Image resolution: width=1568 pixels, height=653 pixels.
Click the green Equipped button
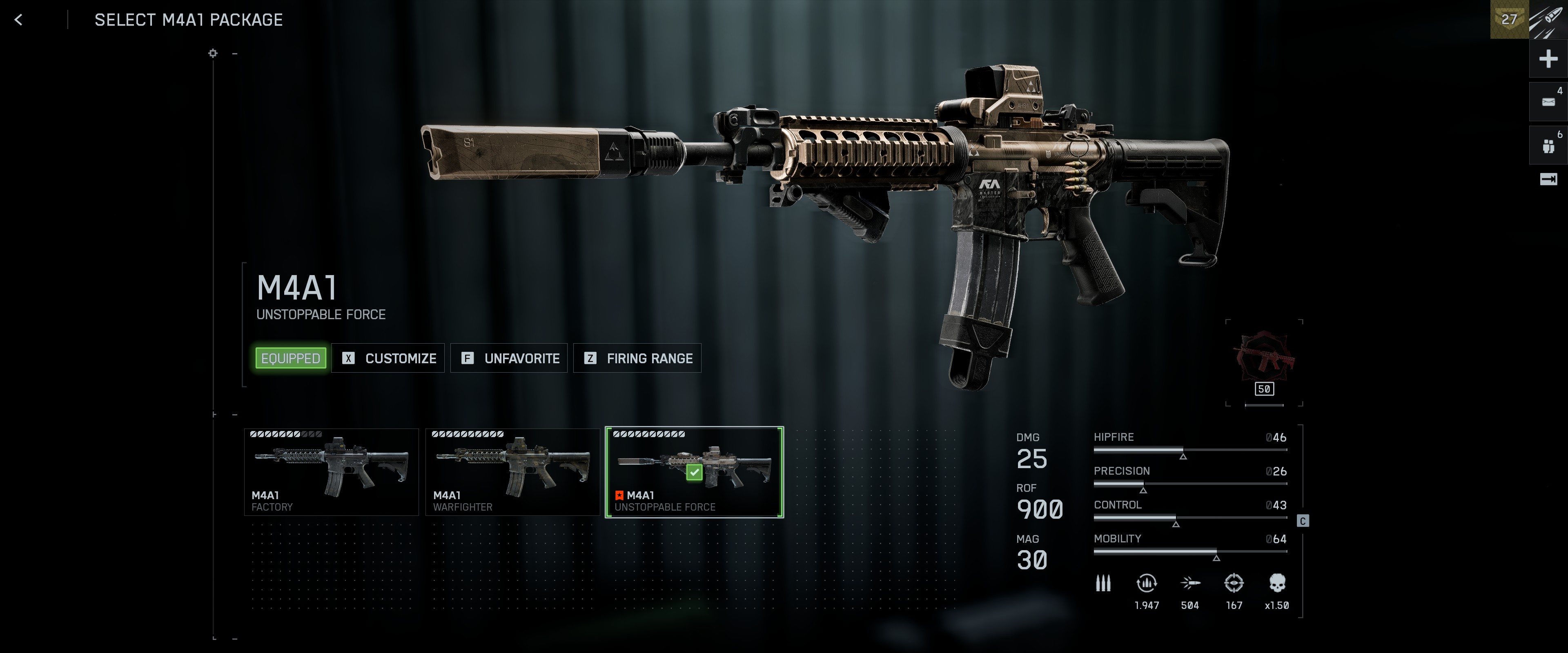click(x=290, y=358)
